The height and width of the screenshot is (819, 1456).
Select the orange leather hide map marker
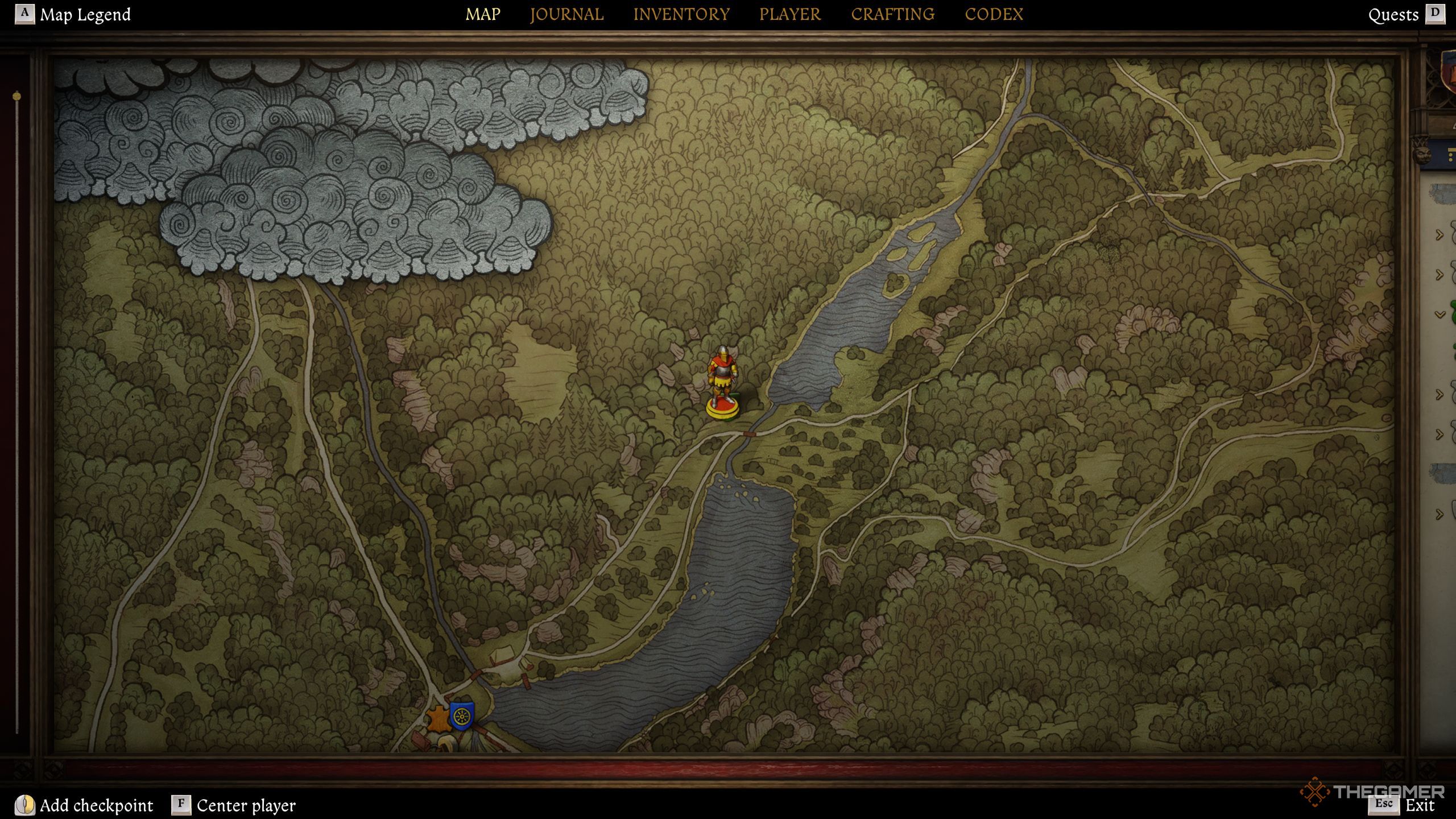click(438, 719)
